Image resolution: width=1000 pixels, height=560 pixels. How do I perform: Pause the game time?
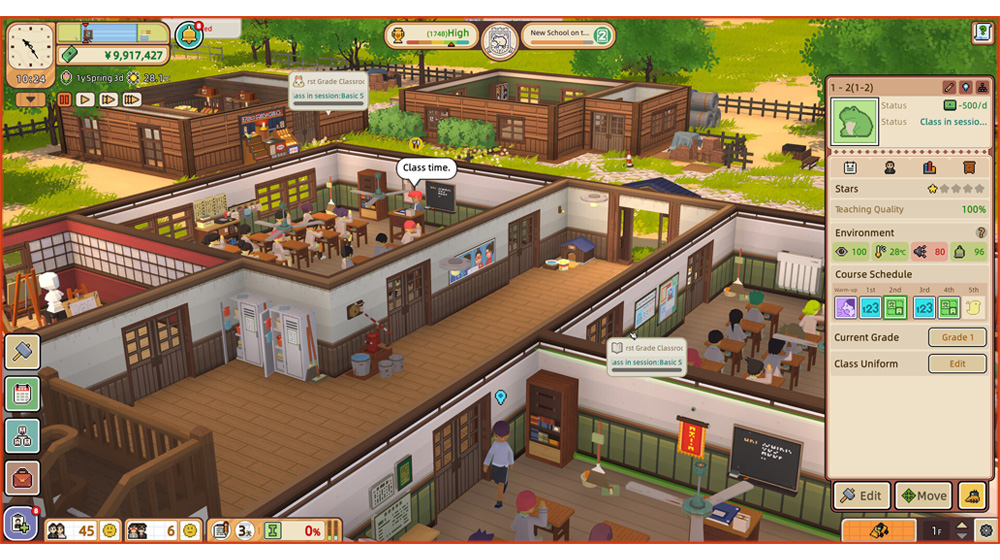[65, 99]
